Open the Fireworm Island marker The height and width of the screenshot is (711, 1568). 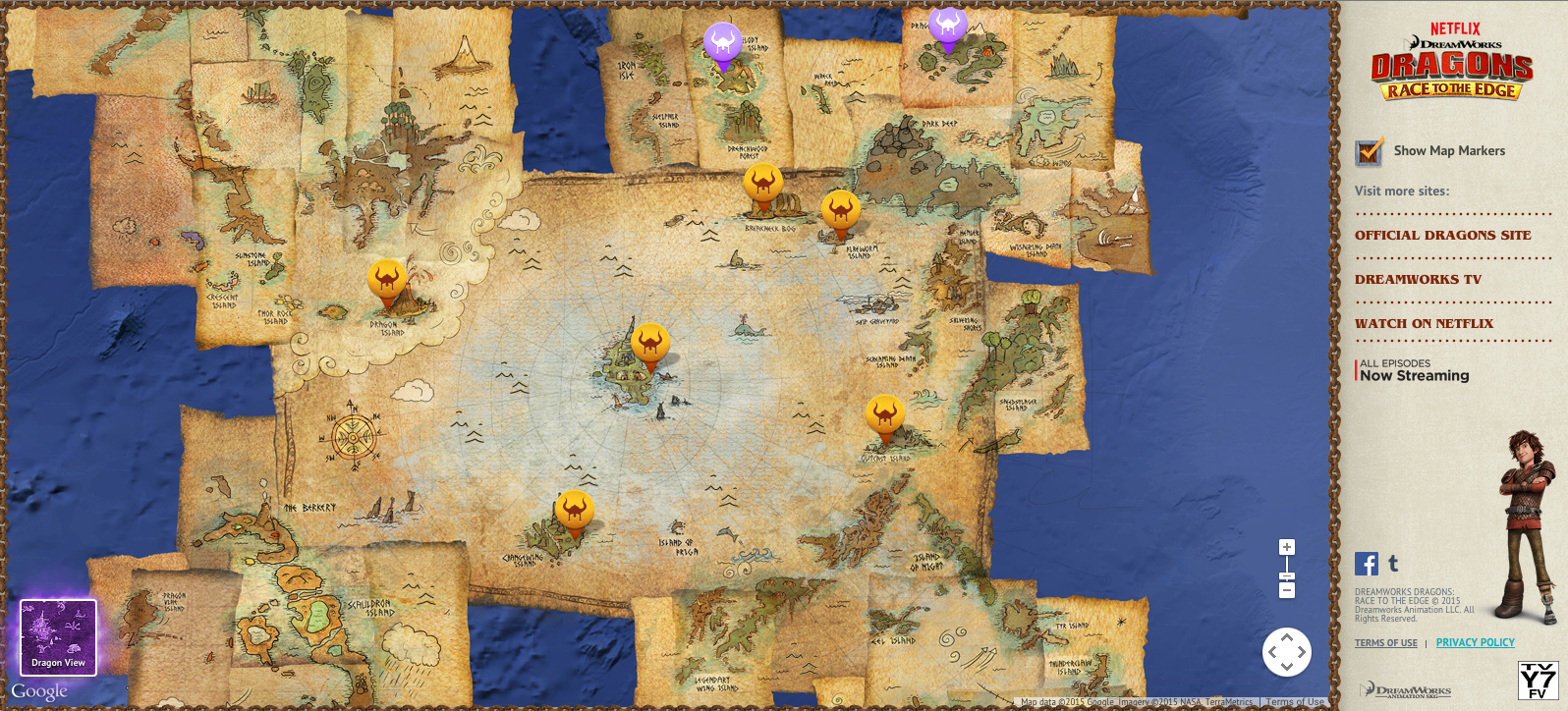tap(840, 211)
